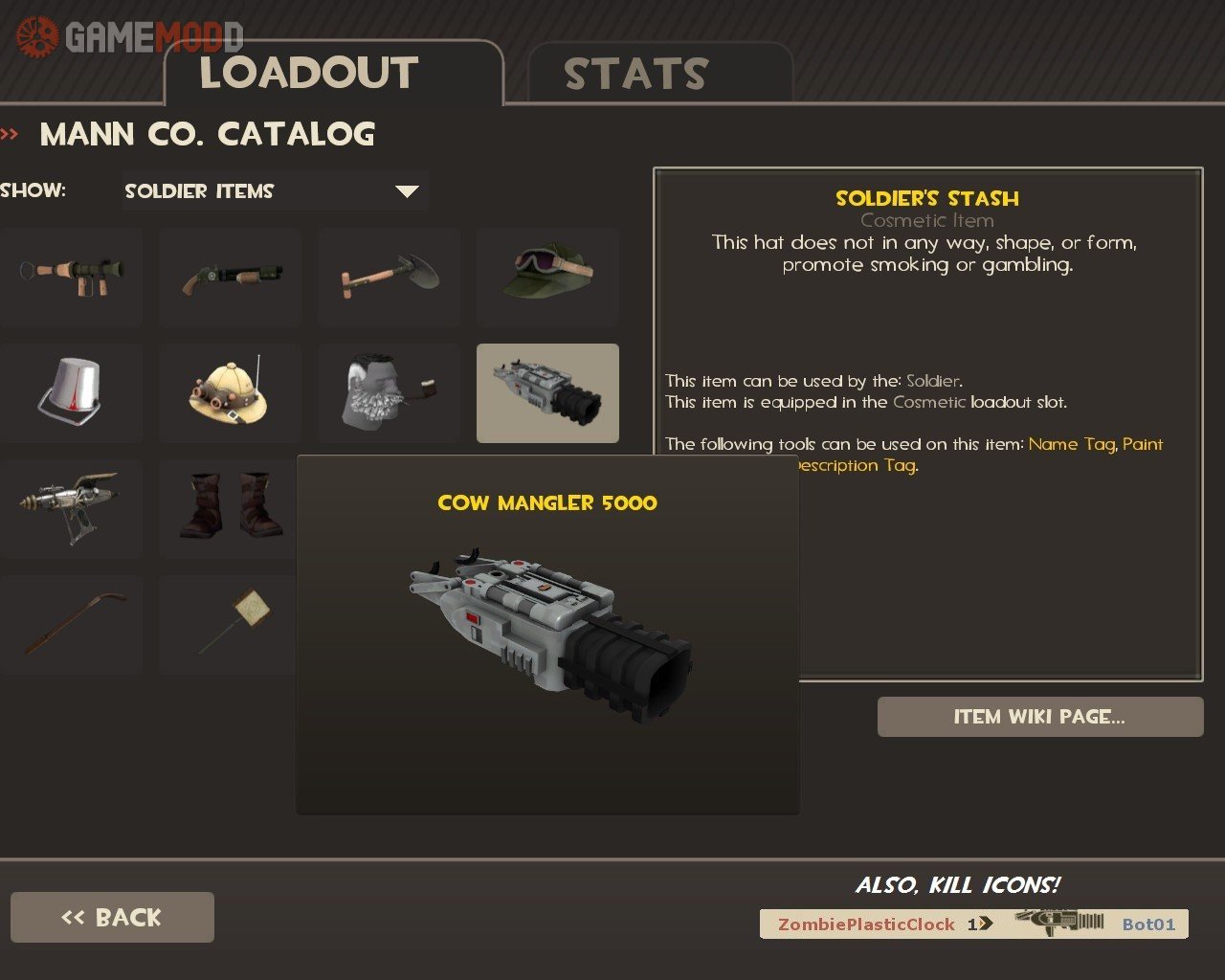Open the Item Wiki Page

click(1039, 717)
